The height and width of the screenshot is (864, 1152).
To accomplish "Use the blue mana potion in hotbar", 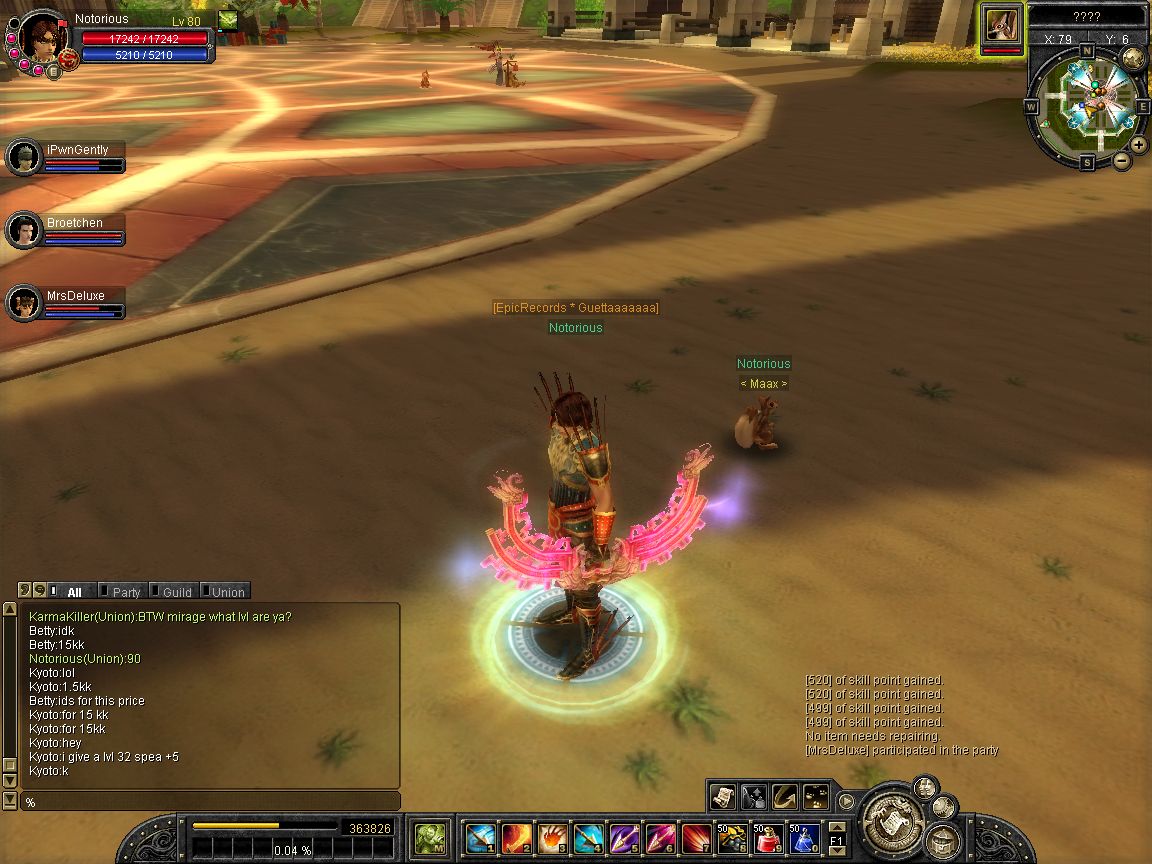I will point(803,836).
